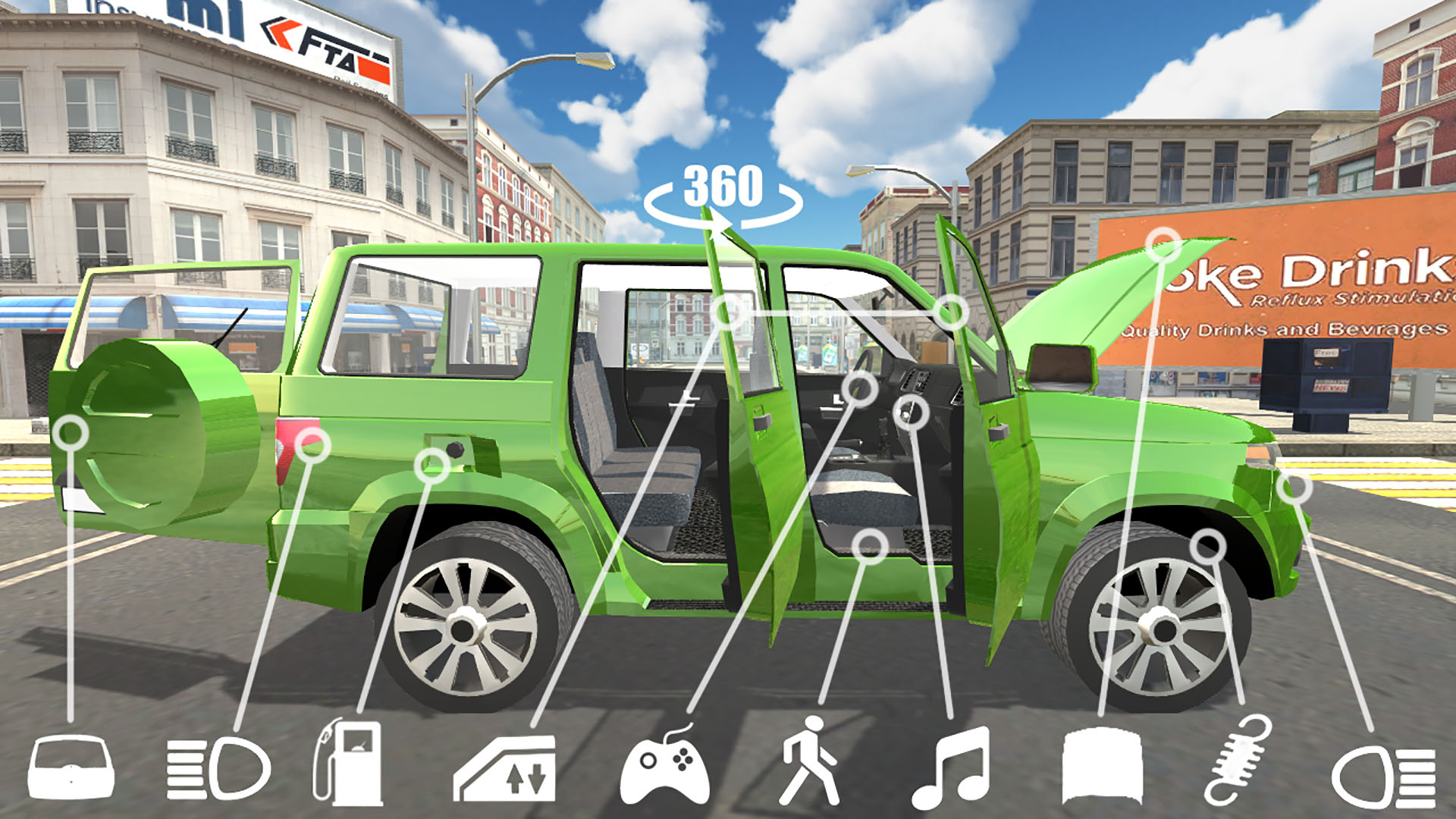
Task: Rotate the view with the 360 icon
Action: click(723, 195)
